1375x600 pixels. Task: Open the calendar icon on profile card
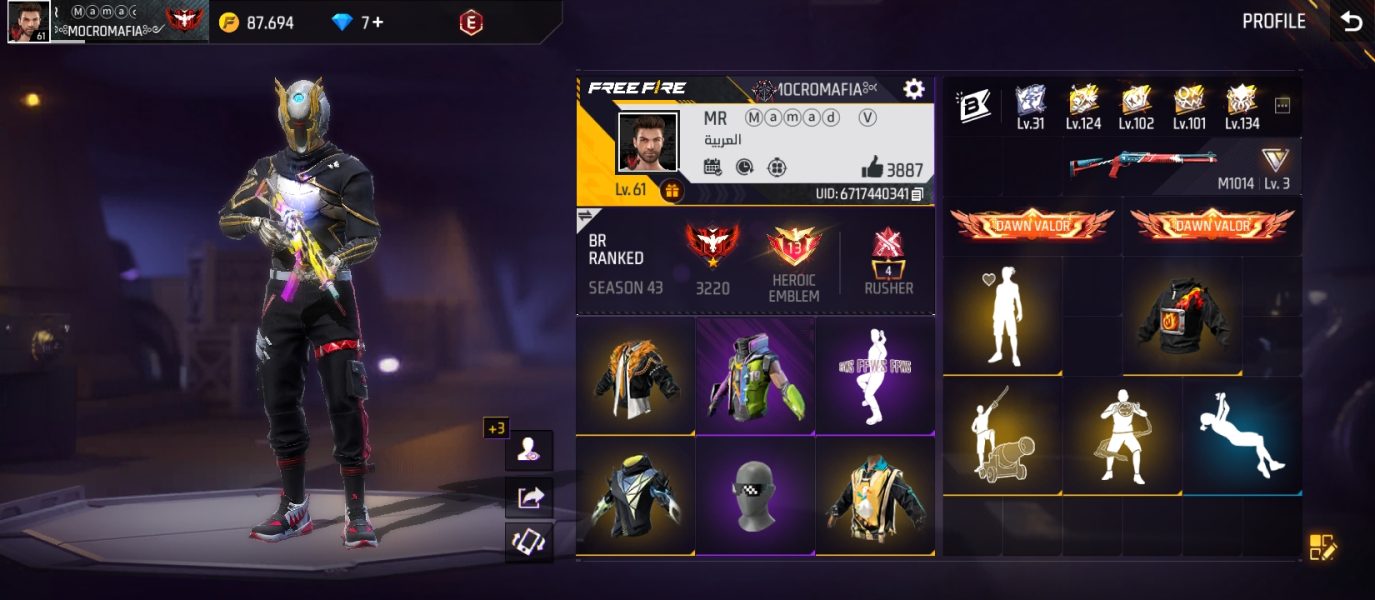tap(713, 167)
